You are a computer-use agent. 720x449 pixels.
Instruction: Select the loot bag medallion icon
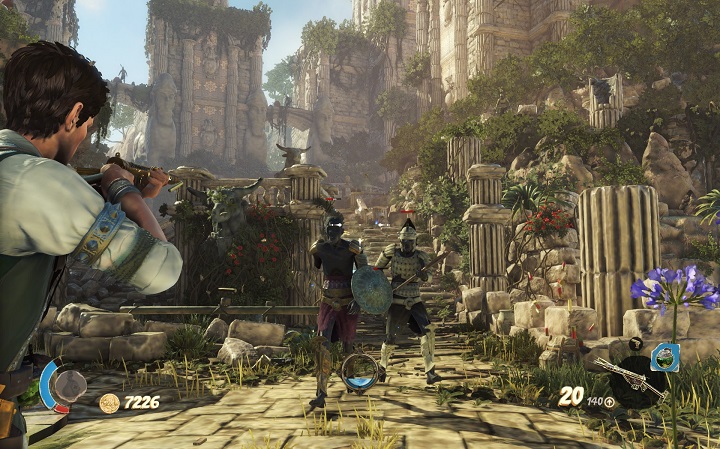69,385
